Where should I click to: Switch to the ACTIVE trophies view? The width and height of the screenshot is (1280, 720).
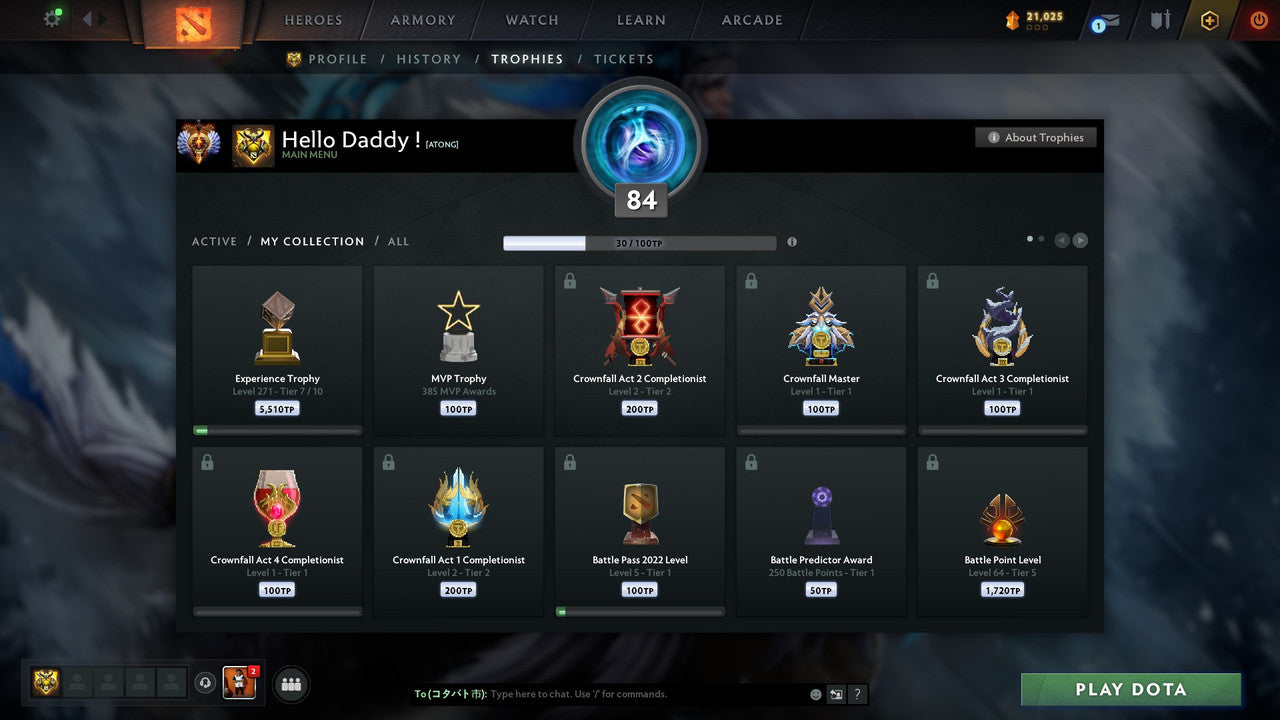pos(215,241)
